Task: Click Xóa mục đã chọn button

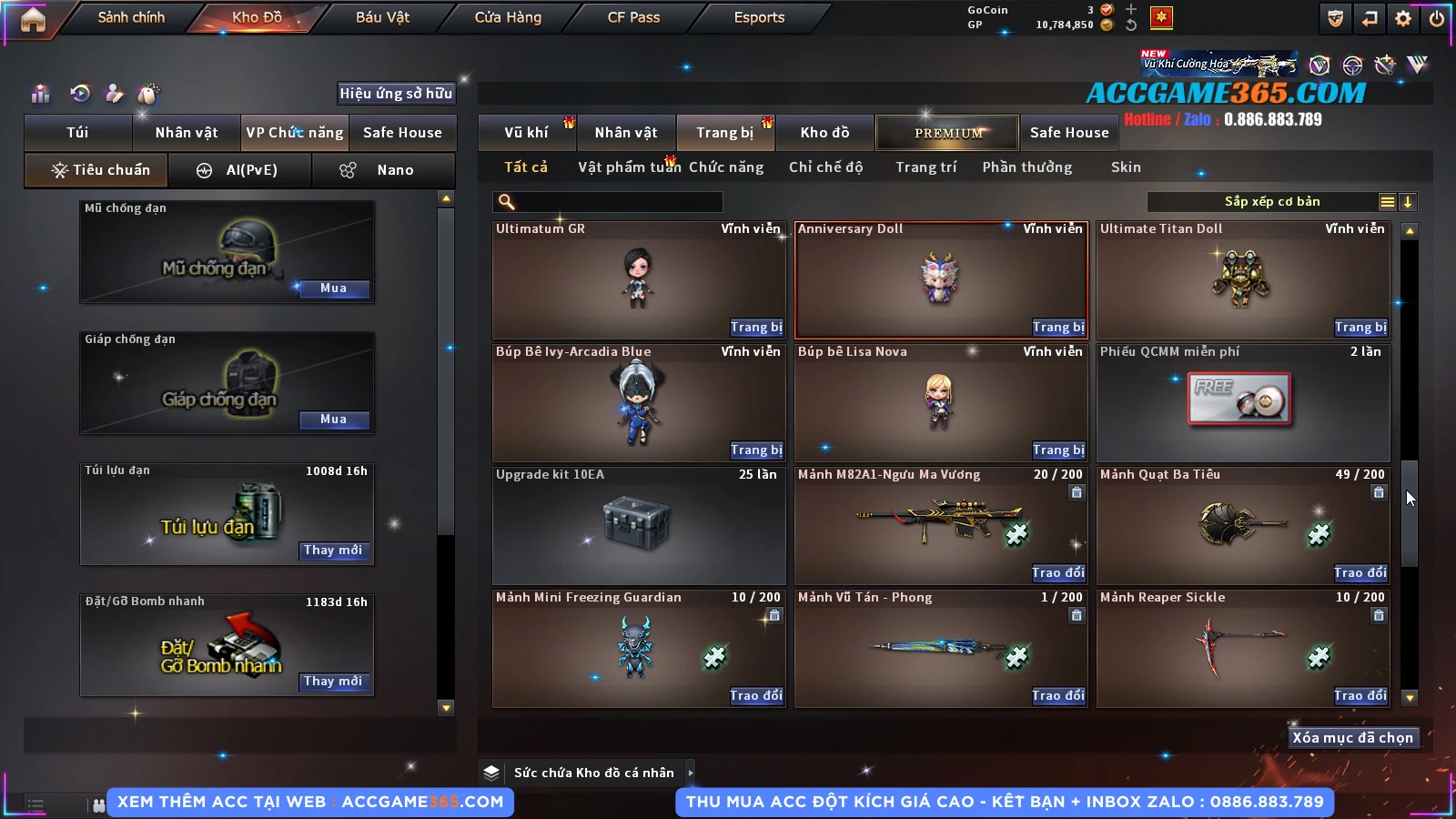Action: pos(1352,738)
